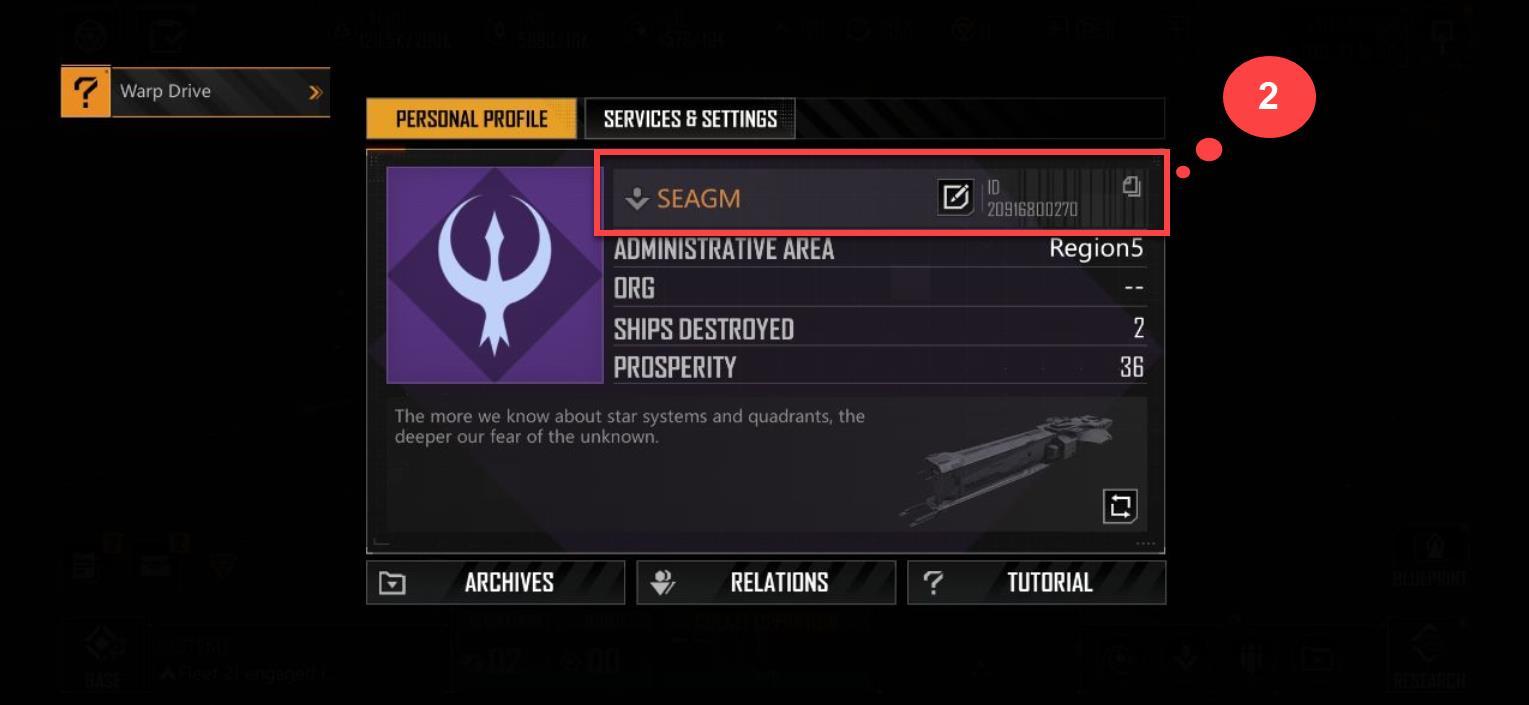Open the Relations panel
Screen dimensions: 1529x705
click(766, 582)
